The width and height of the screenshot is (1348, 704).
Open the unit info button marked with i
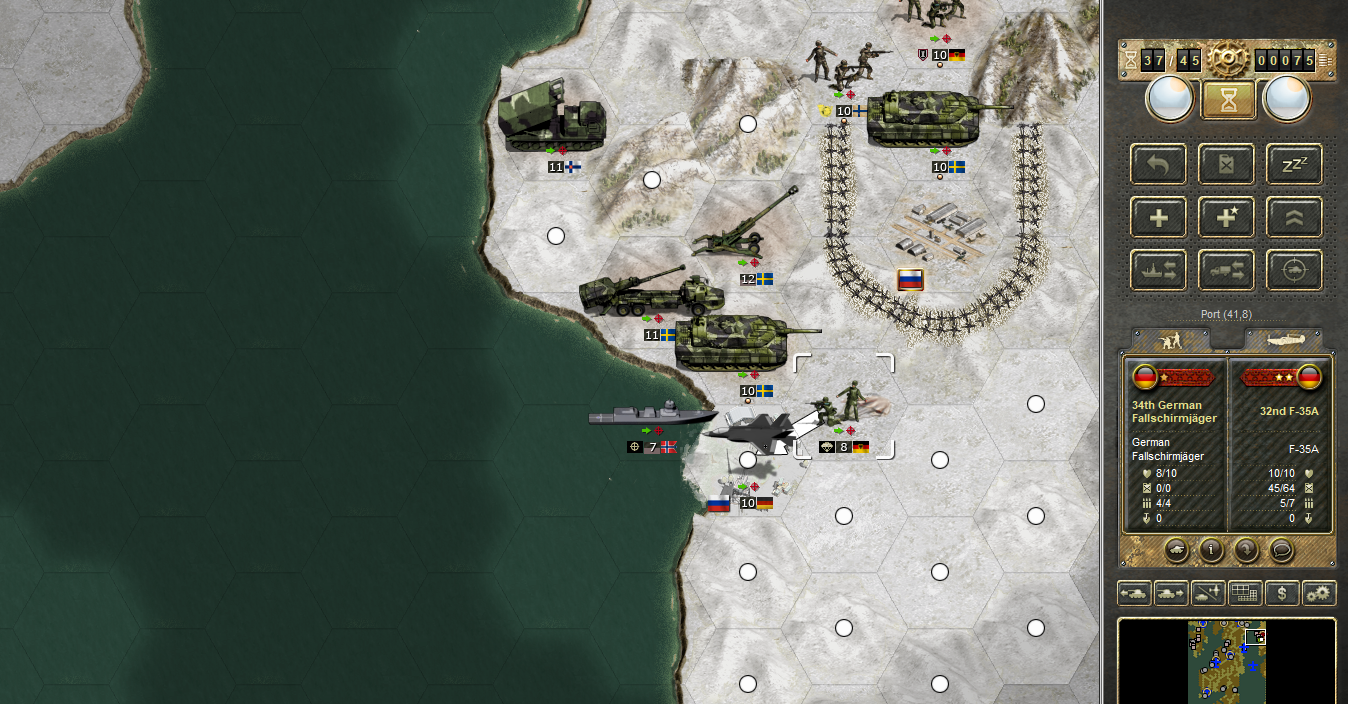click(x=1212, y=549)
